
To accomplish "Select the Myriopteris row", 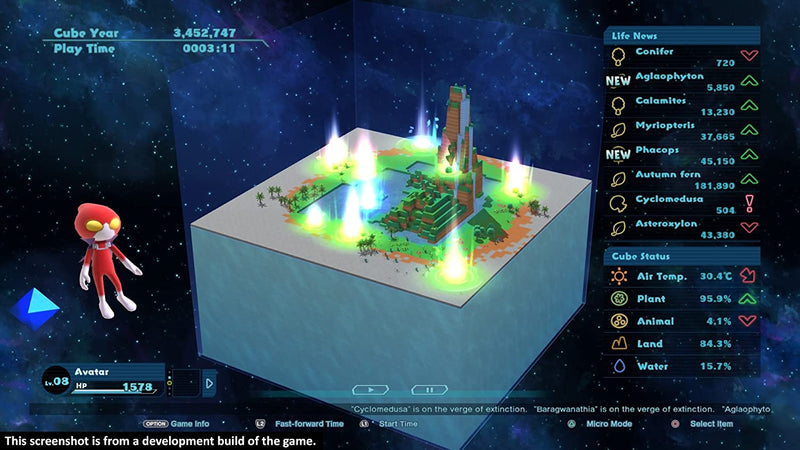I will point(680,130).
